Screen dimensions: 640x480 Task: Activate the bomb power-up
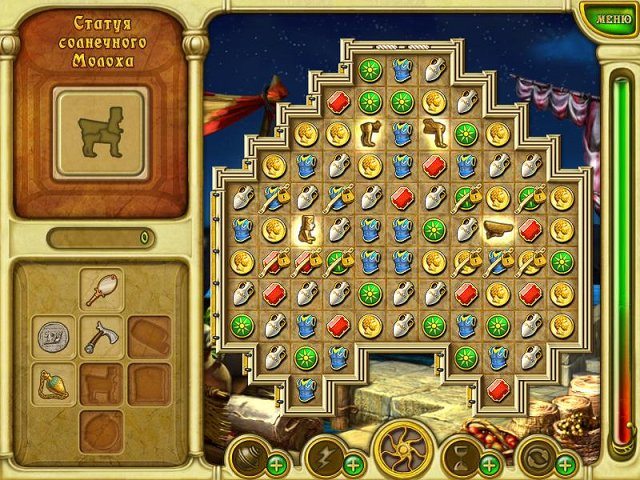point(246,456)
